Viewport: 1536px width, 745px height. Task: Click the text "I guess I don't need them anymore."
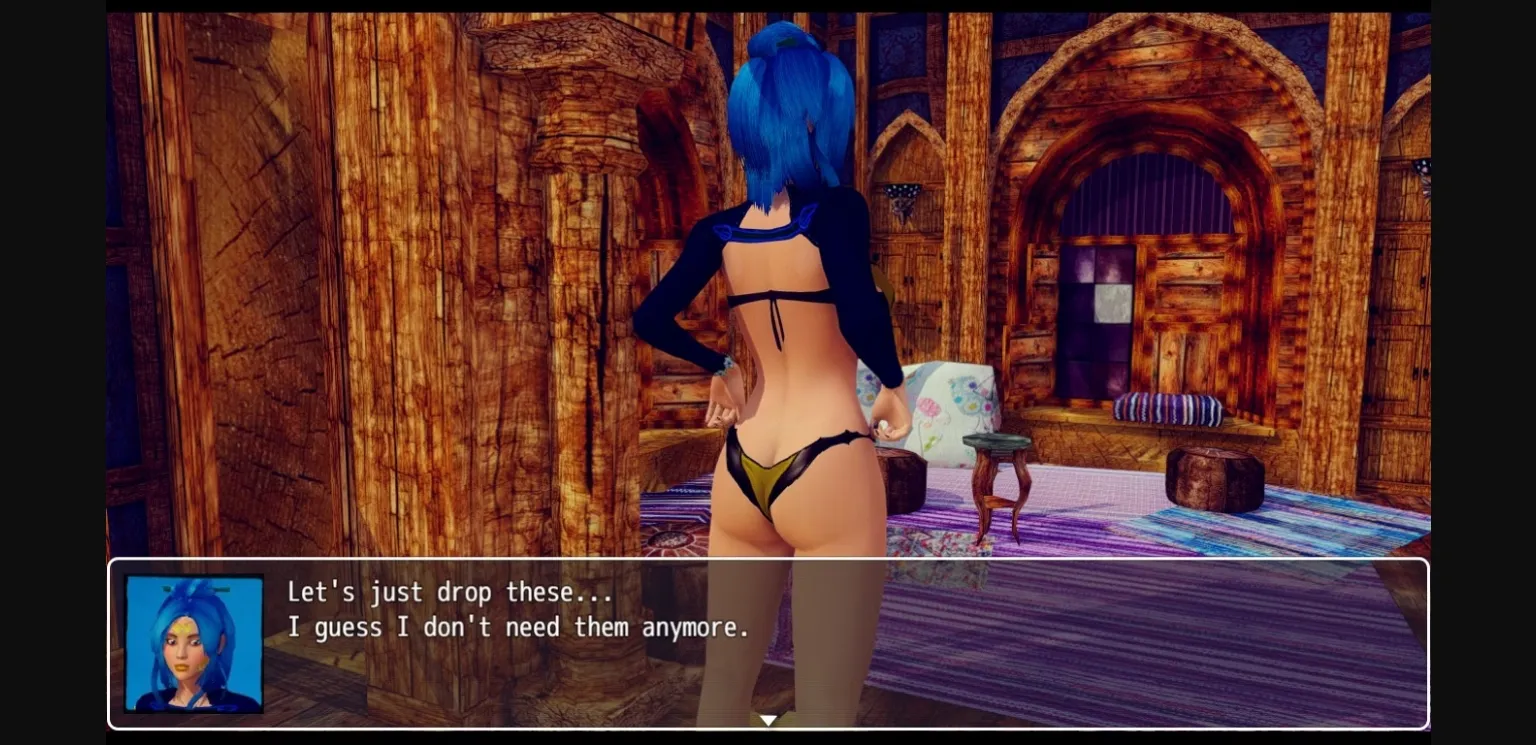[518, 627]
